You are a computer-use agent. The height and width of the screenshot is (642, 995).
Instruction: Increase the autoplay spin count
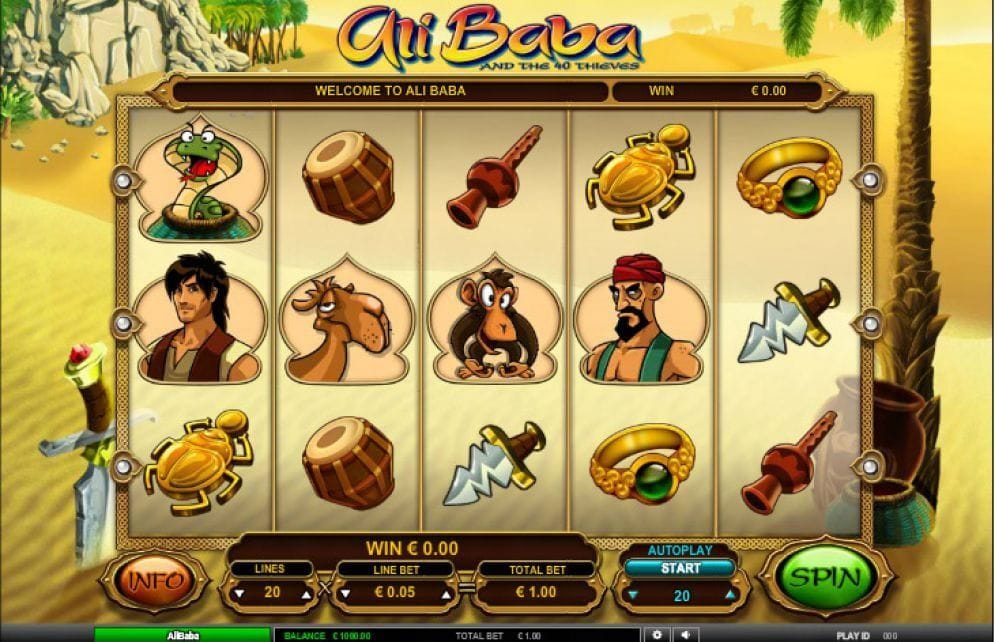[729, 595]
